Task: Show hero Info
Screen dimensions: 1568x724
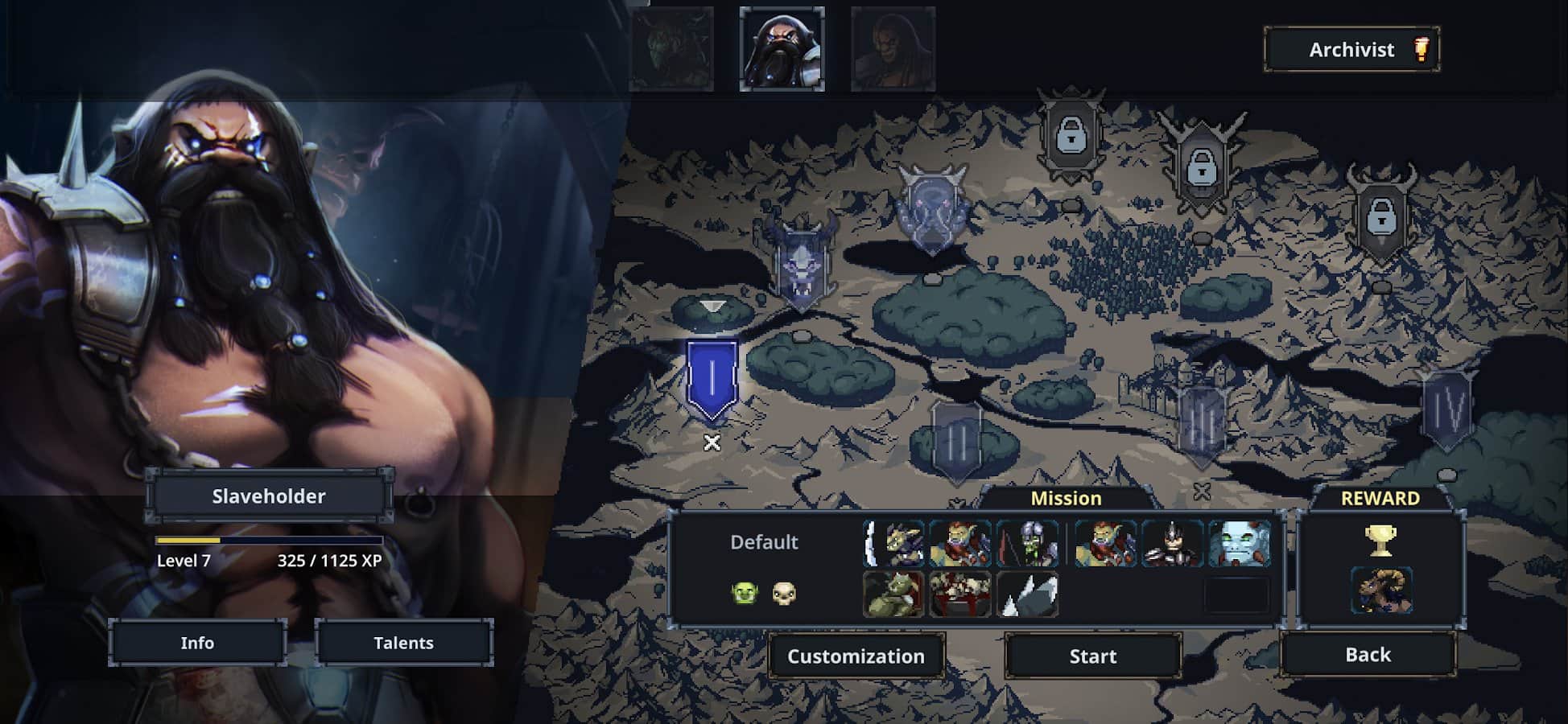Action: pyautogui.click(x=197, y=643)
